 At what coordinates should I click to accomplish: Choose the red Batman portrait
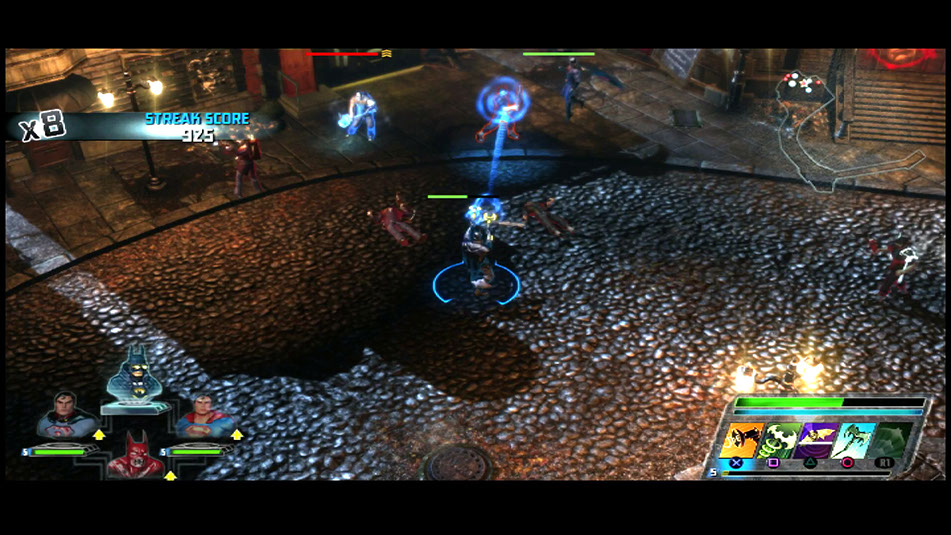coord(136,456)
